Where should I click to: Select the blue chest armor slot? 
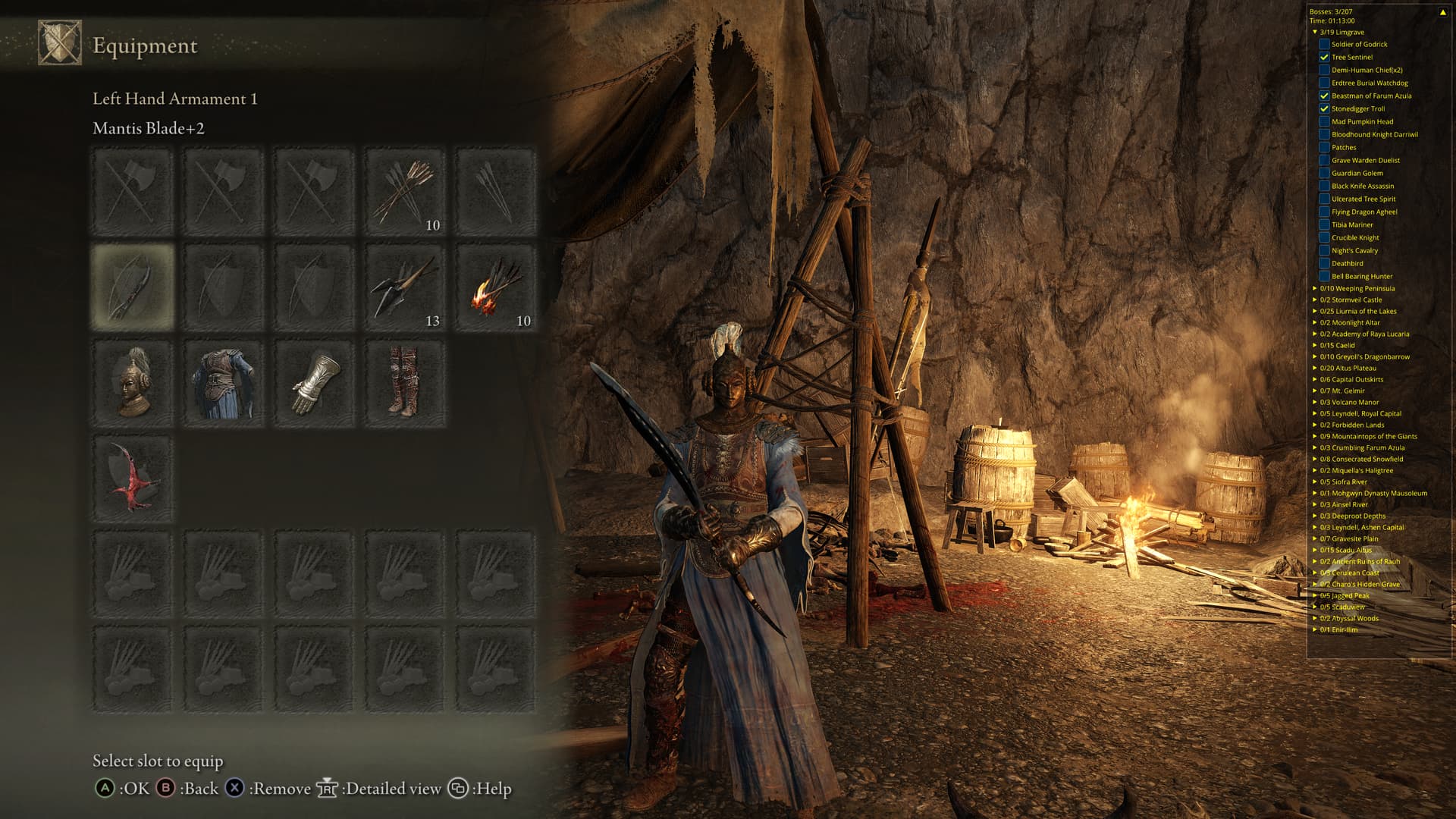(x=224, y=383)
